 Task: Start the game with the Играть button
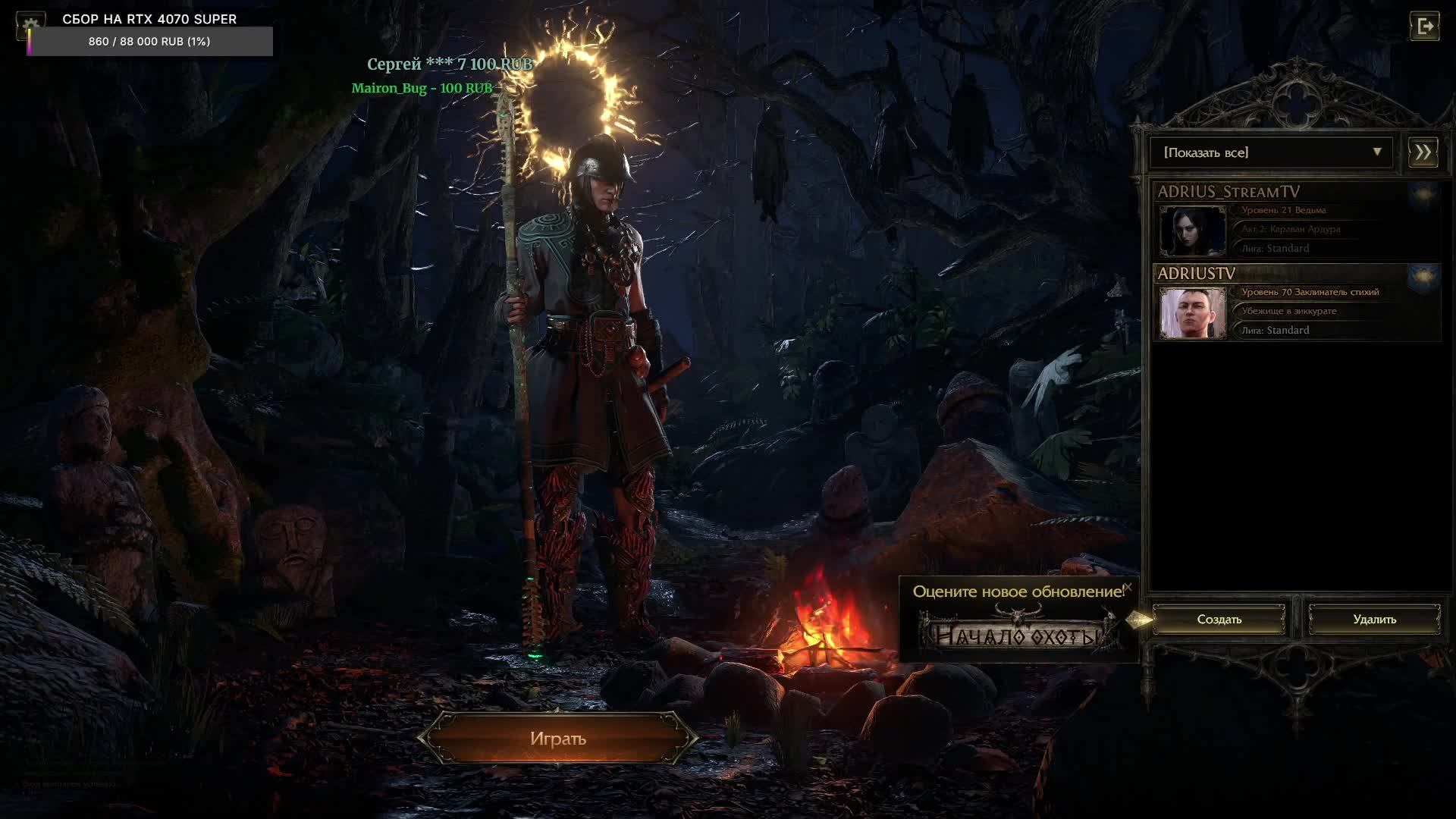[558, 739]
